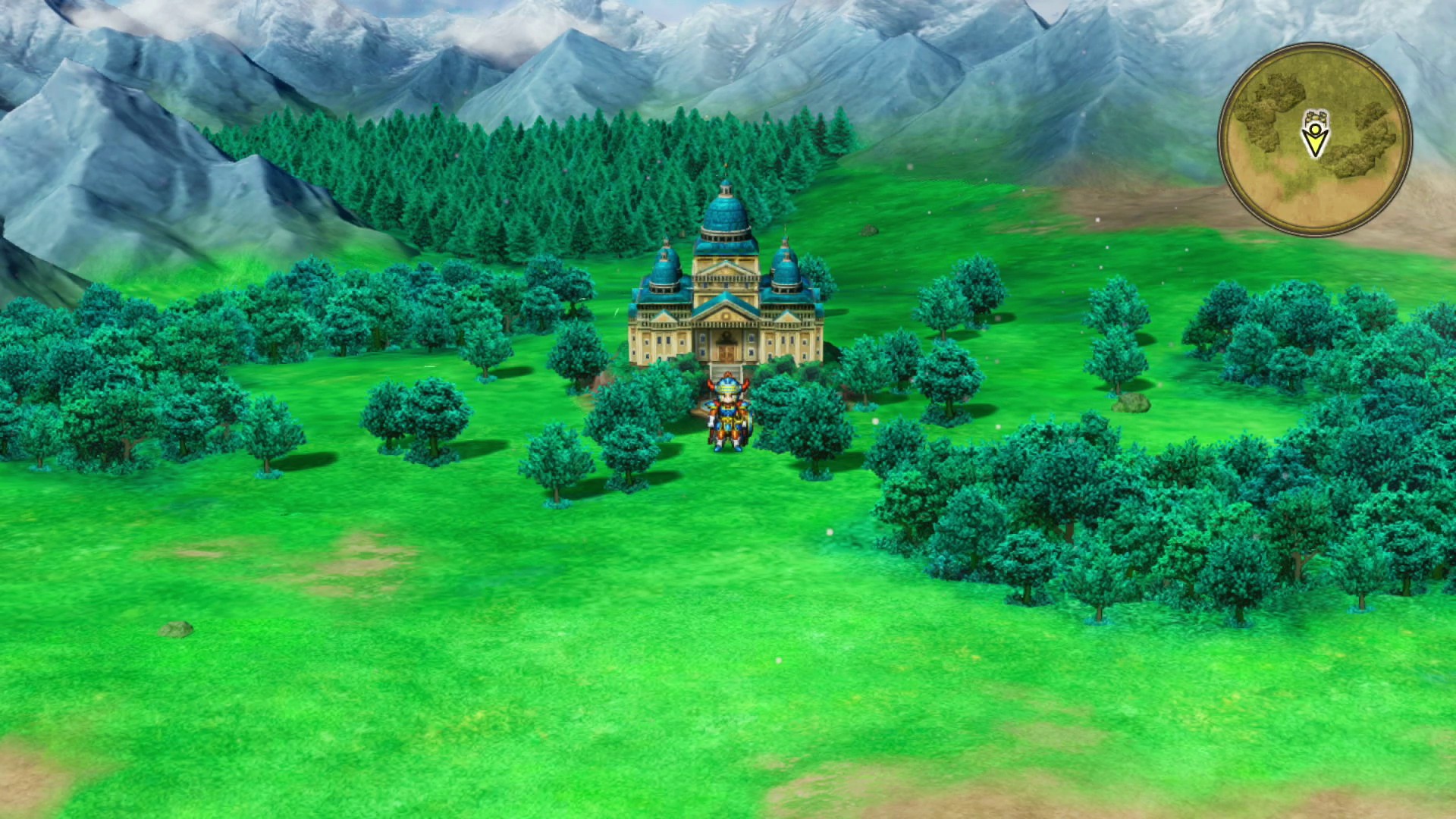Select the castle marker on the minimap

pyautogui.click(x=1315, y=118)
